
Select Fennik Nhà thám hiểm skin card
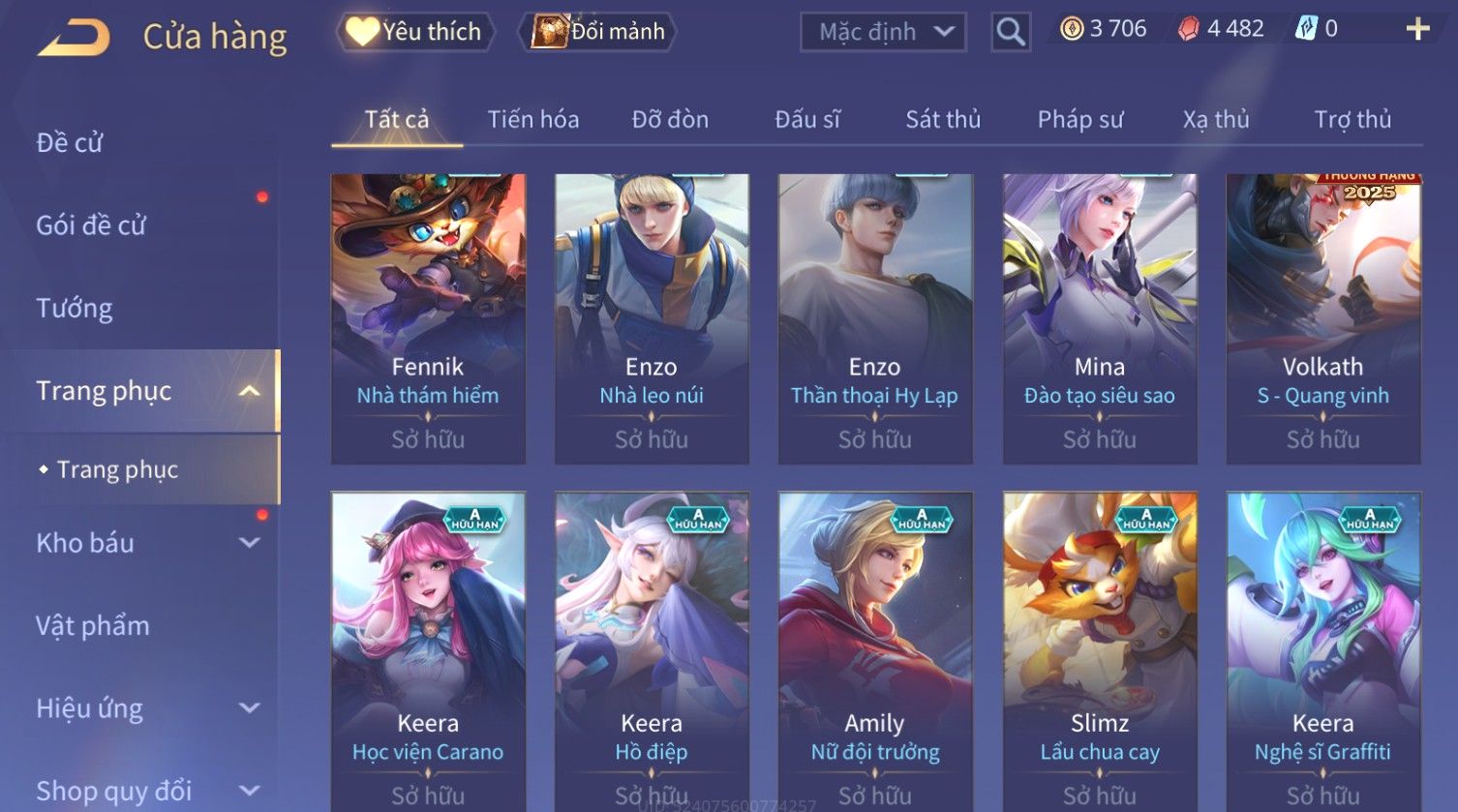tap(428, 318)
